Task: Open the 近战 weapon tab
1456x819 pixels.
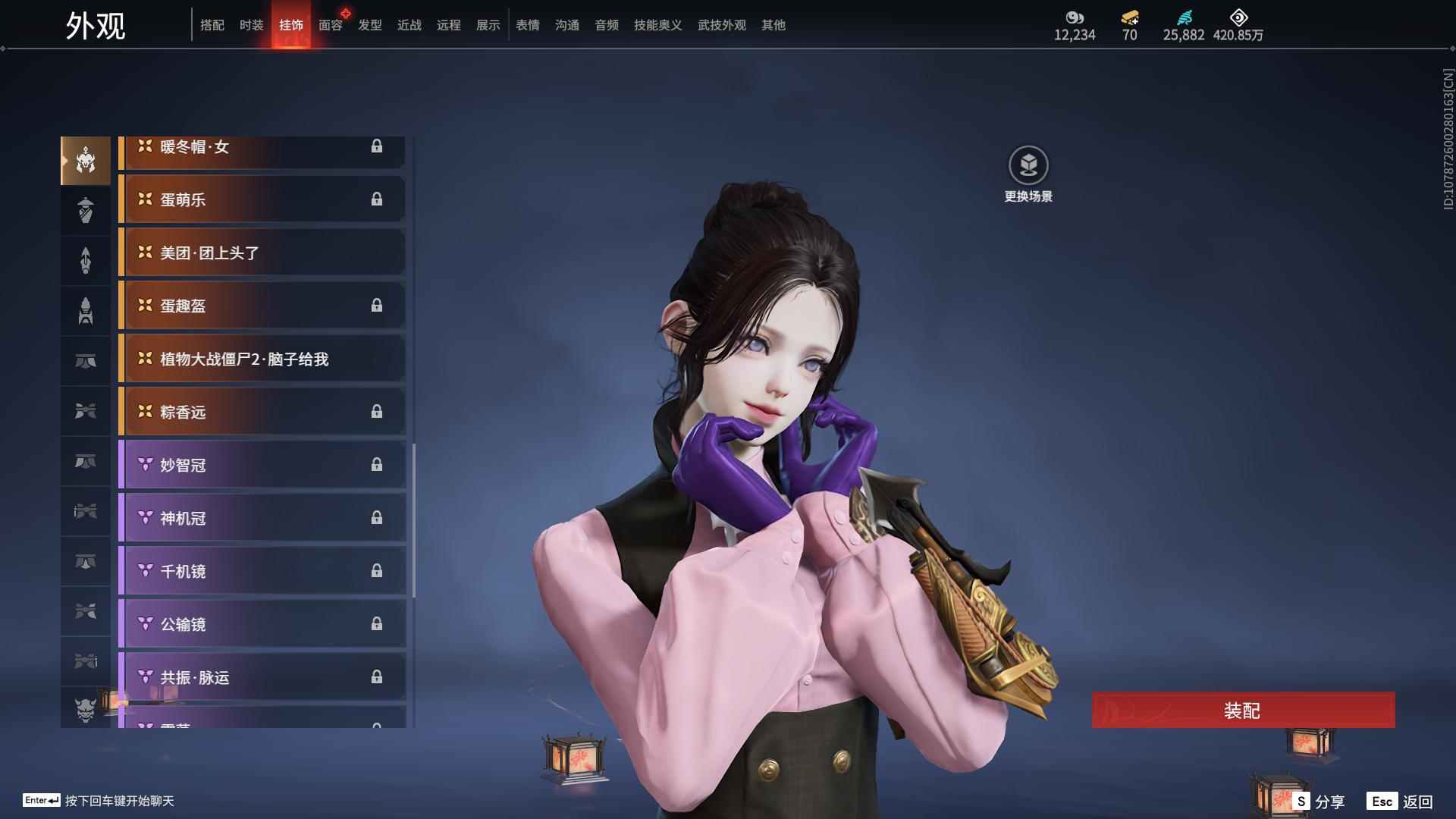Action: 409,25
